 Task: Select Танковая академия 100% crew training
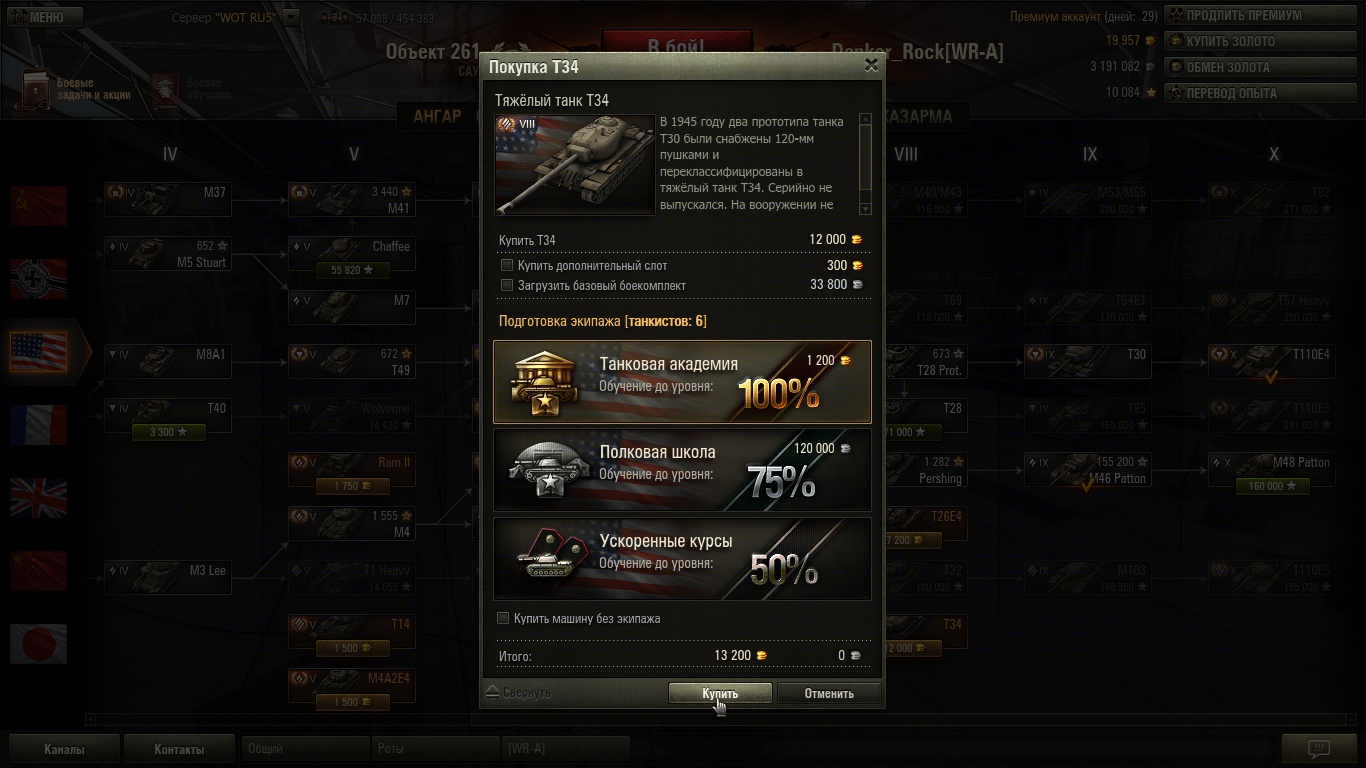(x=682, y=382)
